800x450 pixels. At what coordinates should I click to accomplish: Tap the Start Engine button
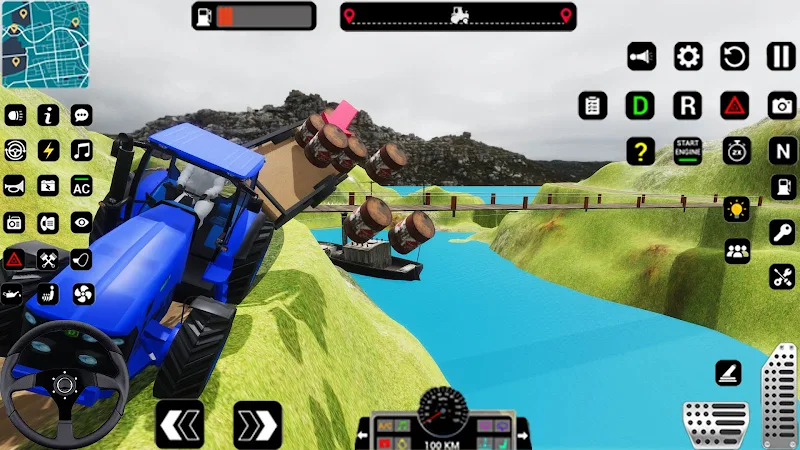(x=688, y=151)
